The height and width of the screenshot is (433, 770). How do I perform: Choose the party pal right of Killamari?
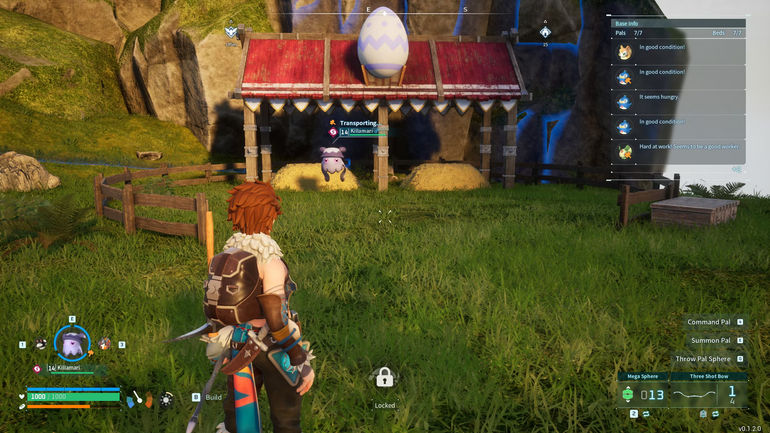(x=104, y=343)
